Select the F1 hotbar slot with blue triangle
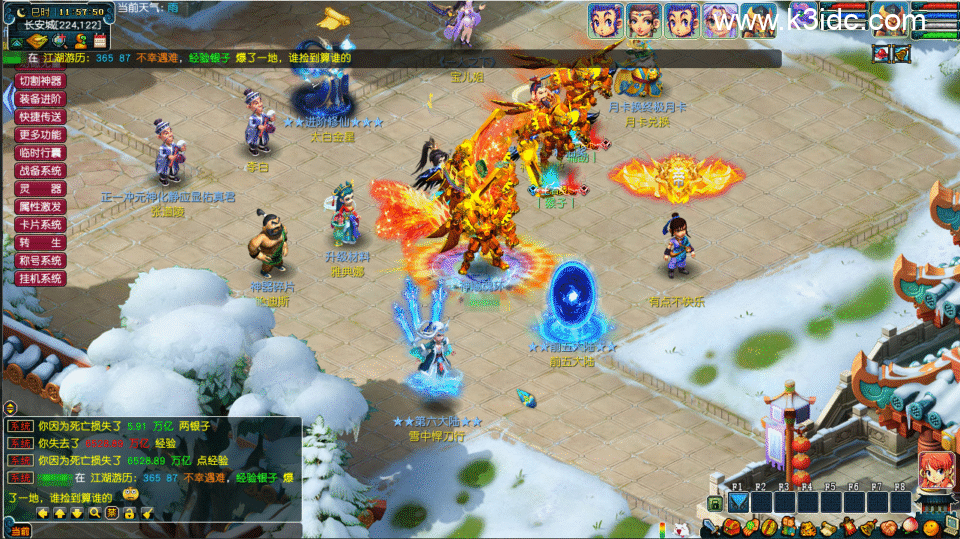 (x=738, y=503)
